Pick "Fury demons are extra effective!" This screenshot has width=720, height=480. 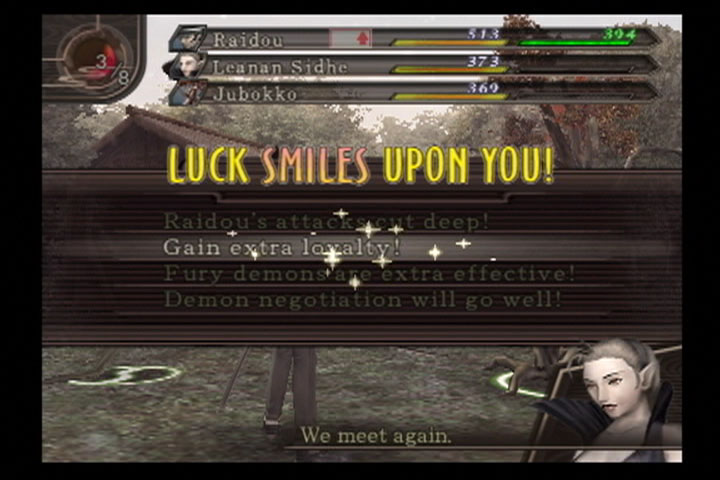(x=369, y=273)
